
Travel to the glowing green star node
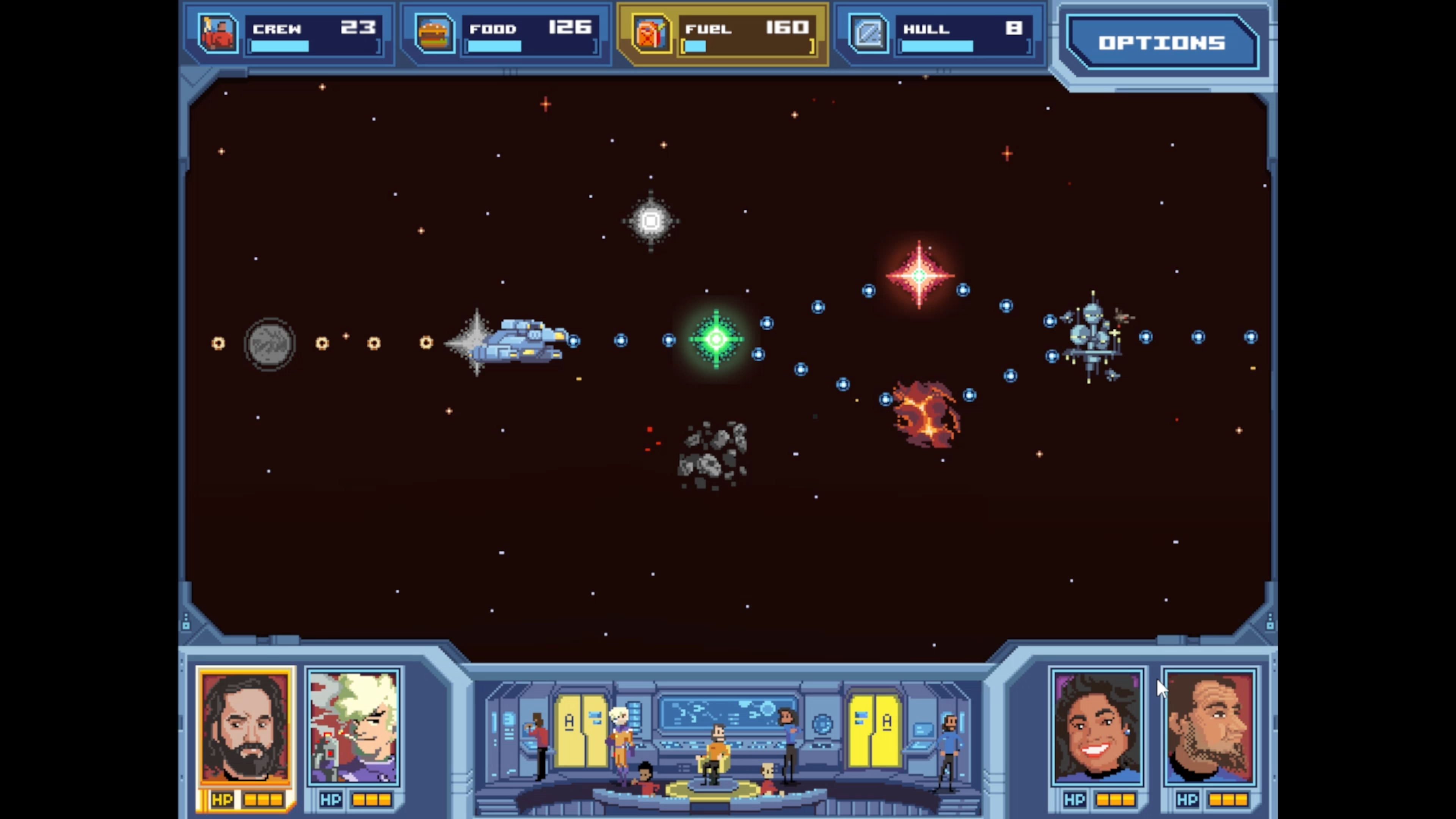tap(716, 339)
